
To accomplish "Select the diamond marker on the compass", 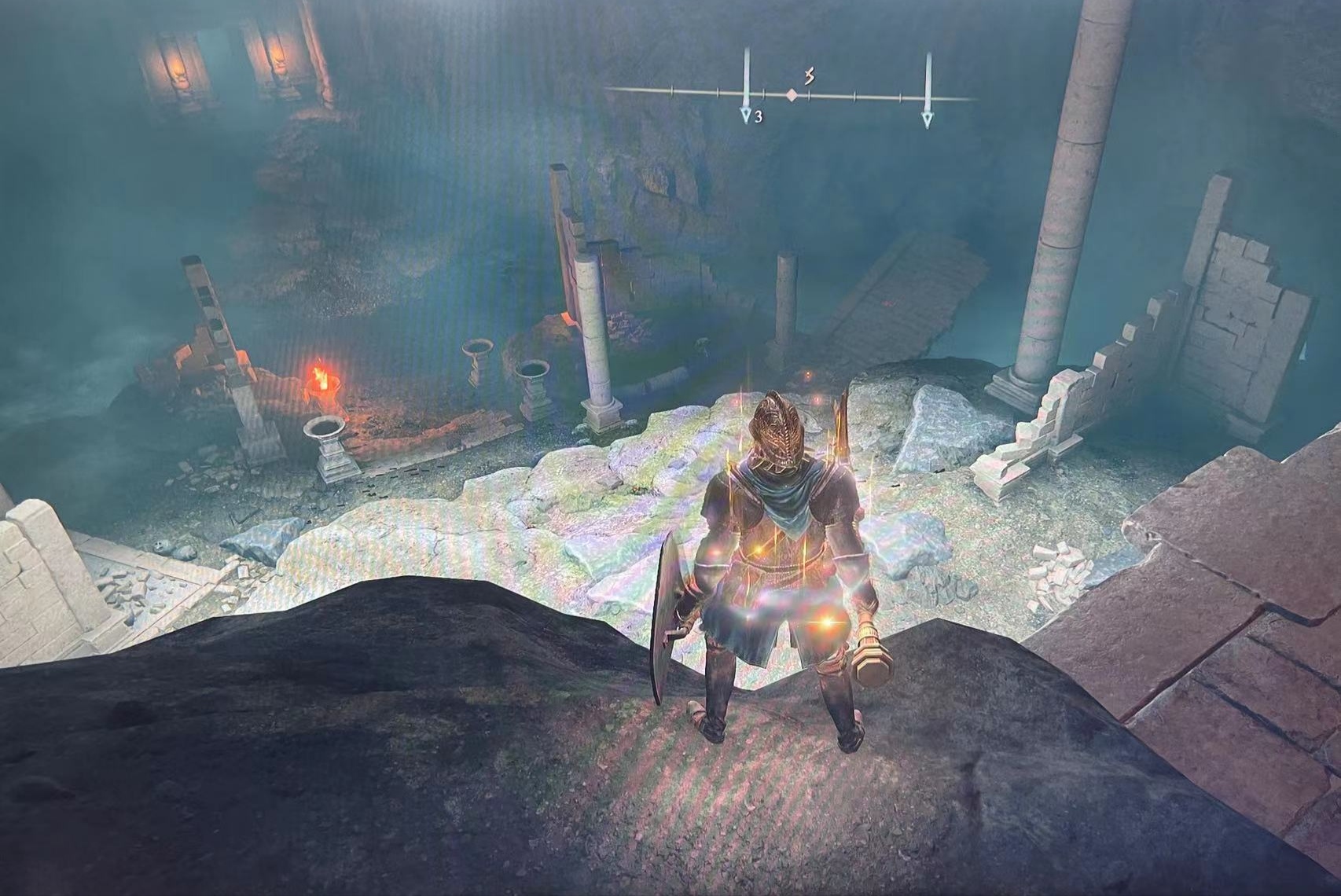I will [x=792, y=95].
